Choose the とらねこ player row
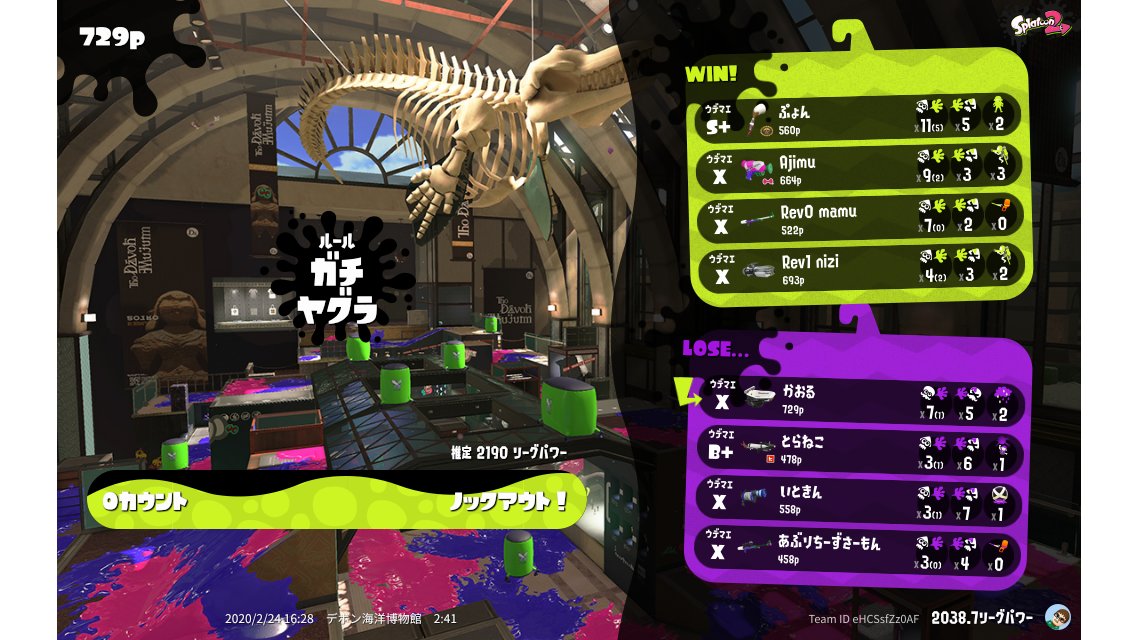 [860, 450]
